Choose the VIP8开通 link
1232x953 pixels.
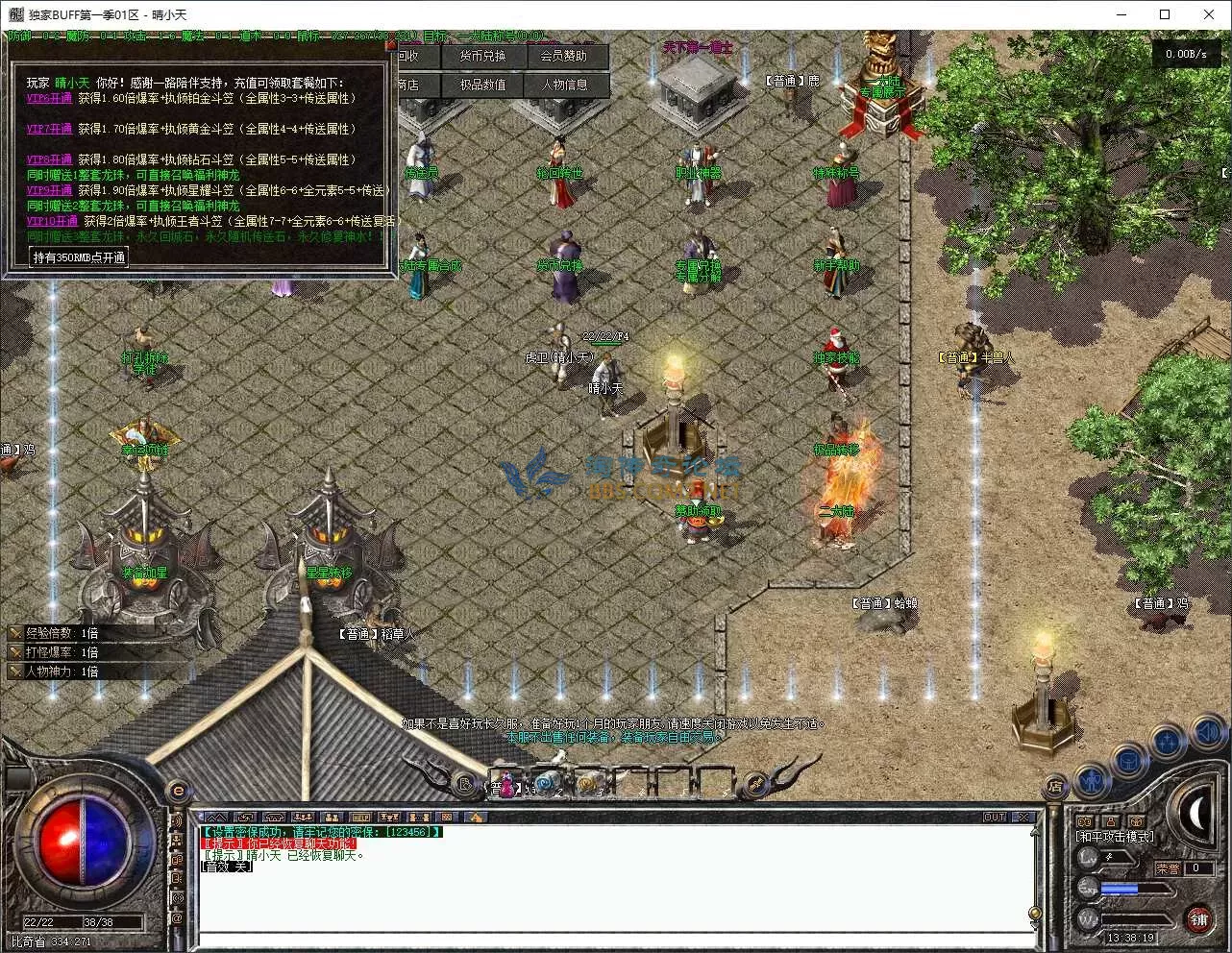[x=49, y=159]
